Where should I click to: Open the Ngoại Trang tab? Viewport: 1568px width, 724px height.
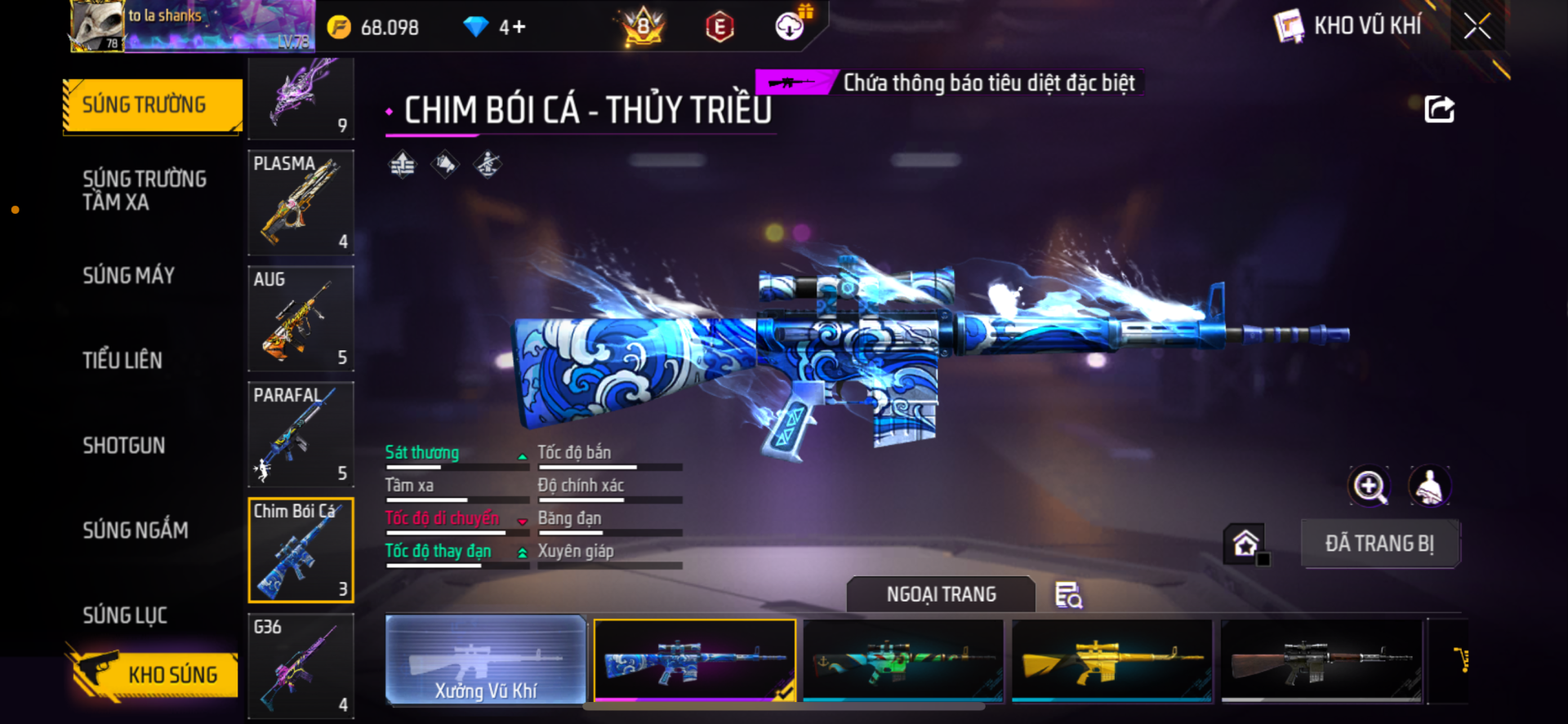click(941, 594)
